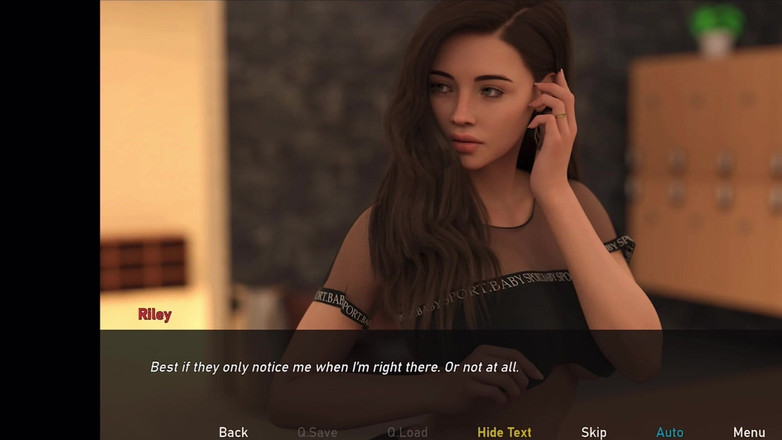Toggle Auto advance mode
Viewport: 782px width, 440px height.
pos(669,432)
